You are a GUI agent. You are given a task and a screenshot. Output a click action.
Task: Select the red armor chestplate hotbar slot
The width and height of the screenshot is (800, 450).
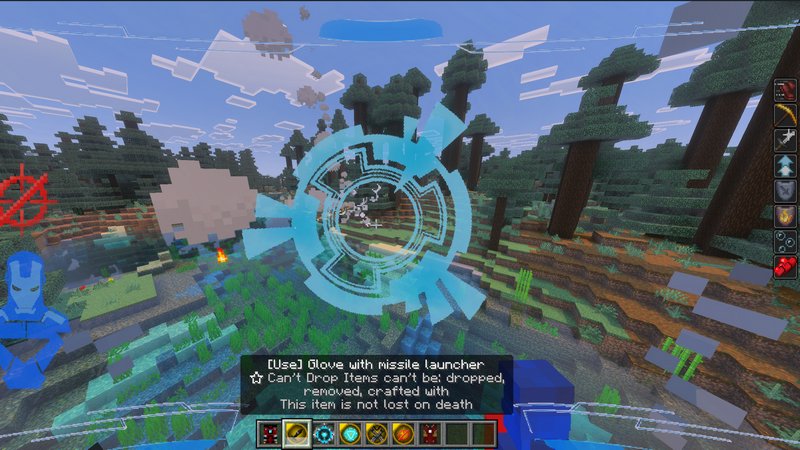[x=271, y=434]
